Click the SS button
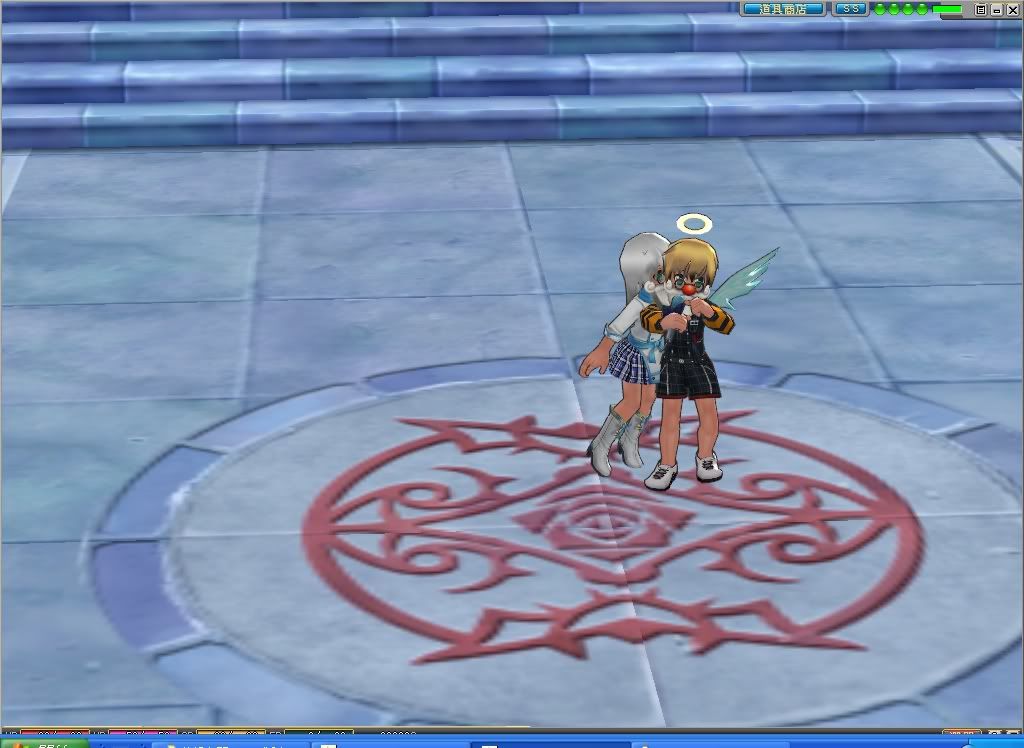 click(x=851, y=9)
